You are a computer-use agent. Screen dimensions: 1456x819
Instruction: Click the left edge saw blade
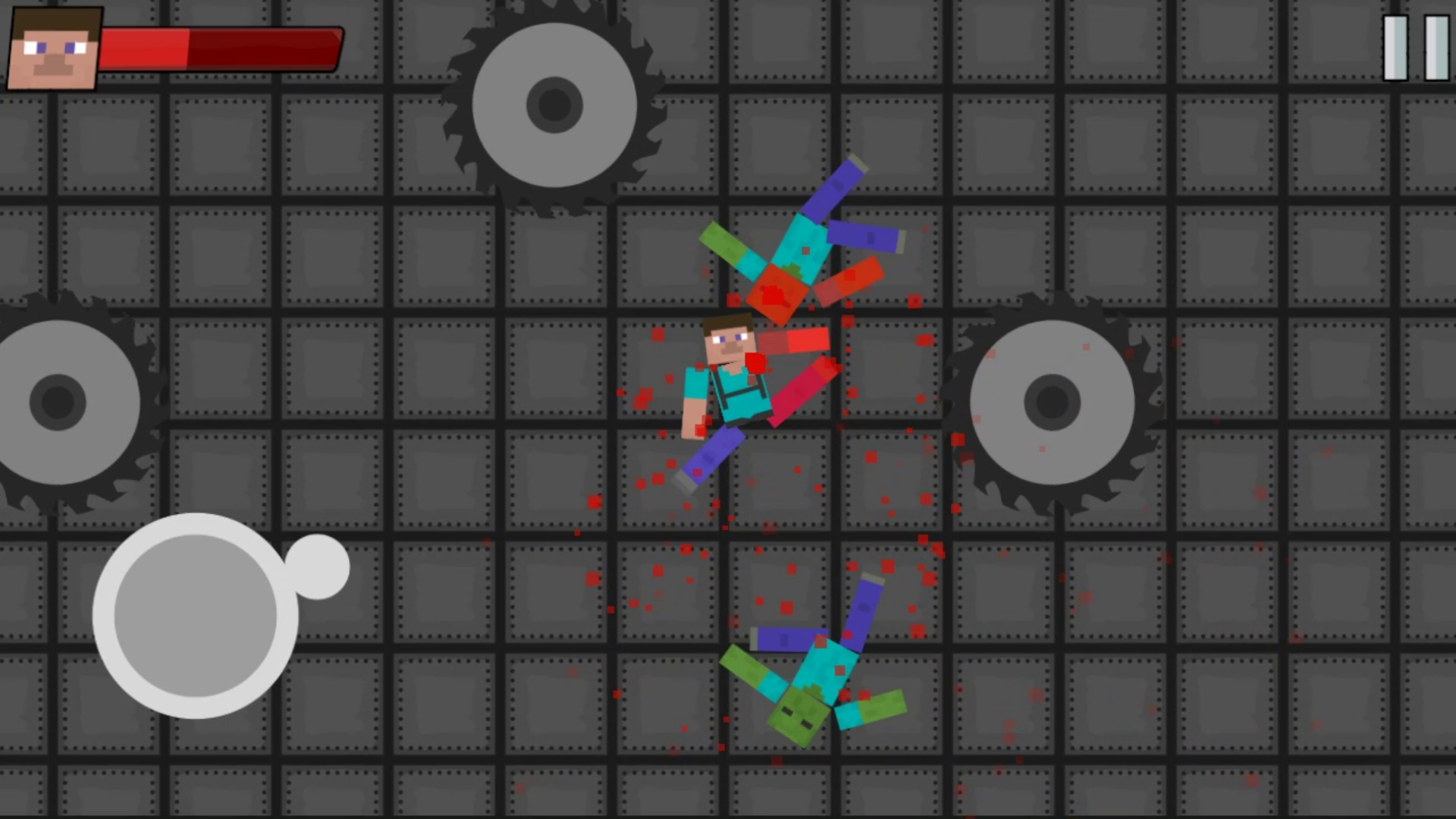tap(57, 402)
